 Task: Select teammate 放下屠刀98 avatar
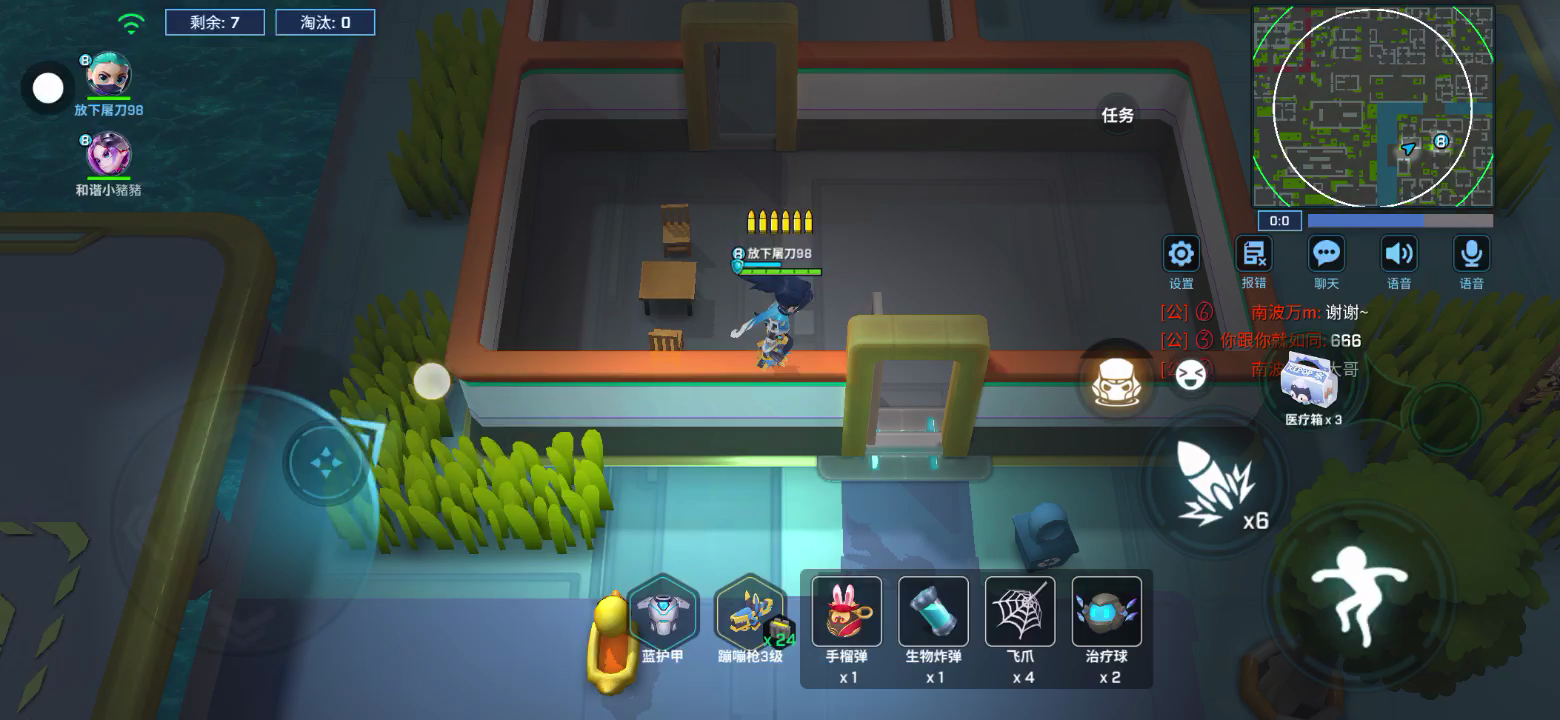pos(108,75)
